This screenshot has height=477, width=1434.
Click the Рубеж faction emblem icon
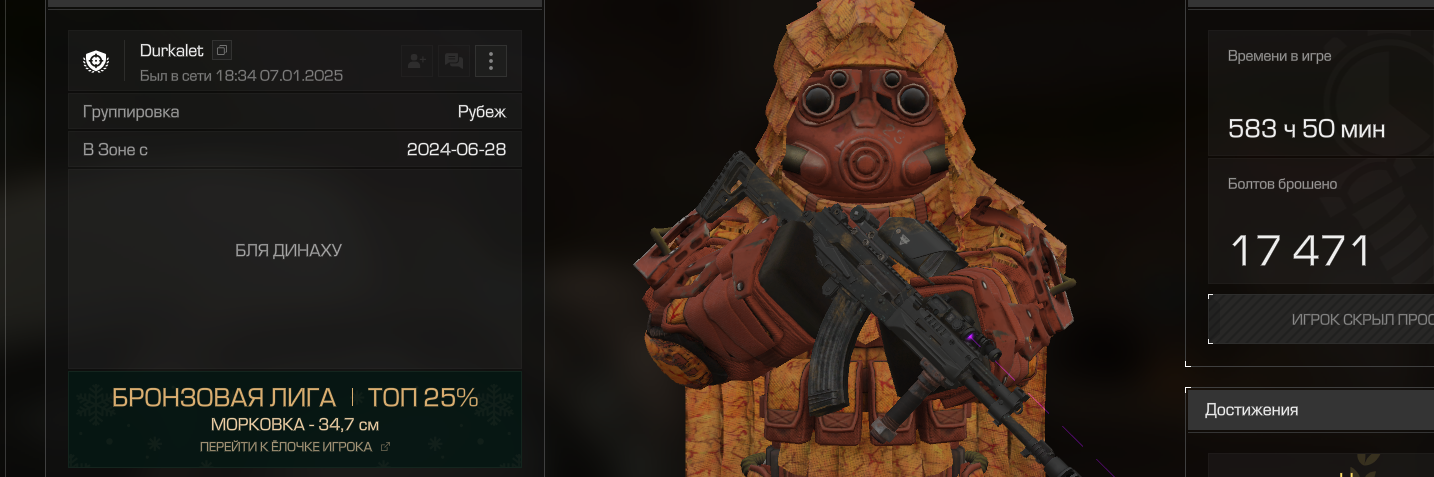[x=96, y=62]
